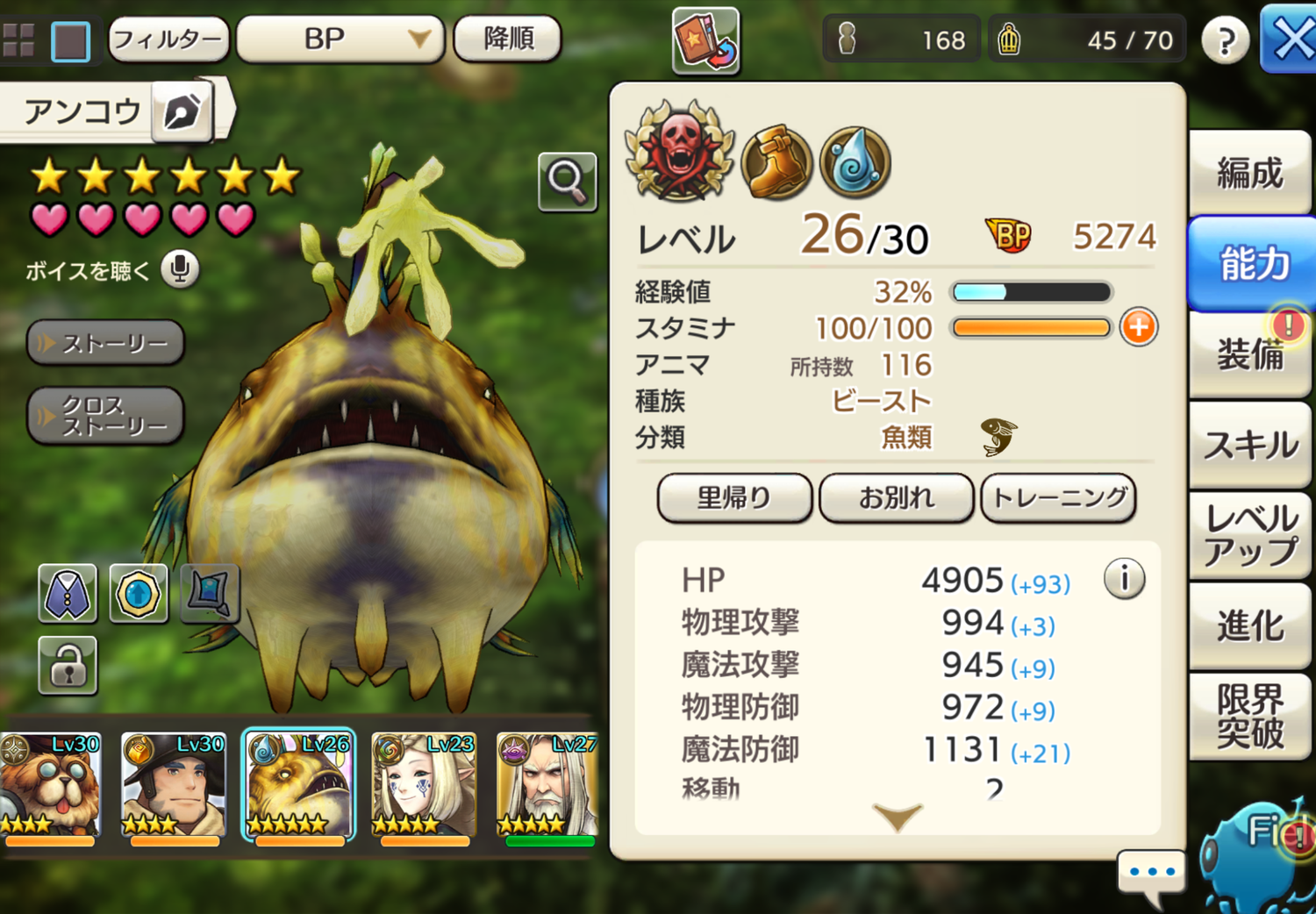Toggle the 降順 sort order button

pos(508,39)
